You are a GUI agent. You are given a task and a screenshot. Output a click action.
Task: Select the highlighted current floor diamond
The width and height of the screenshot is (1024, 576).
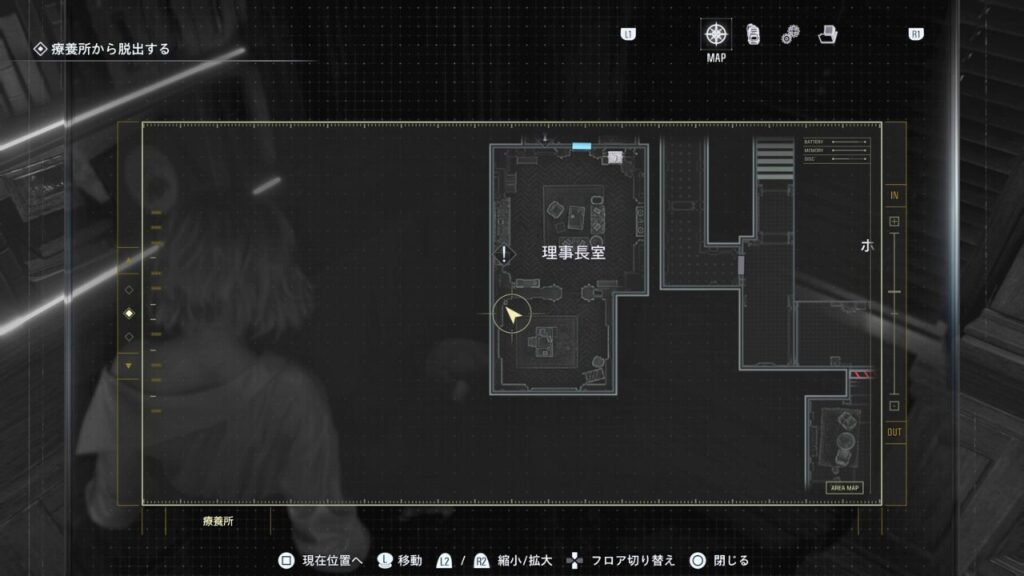[128, 314]
